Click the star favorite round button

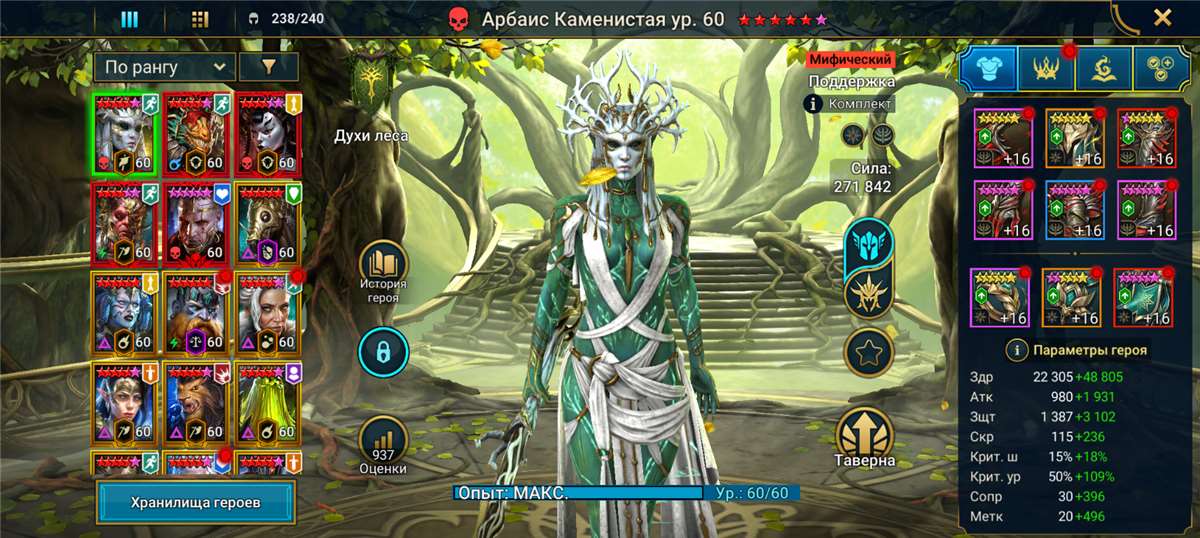[868, 351]
